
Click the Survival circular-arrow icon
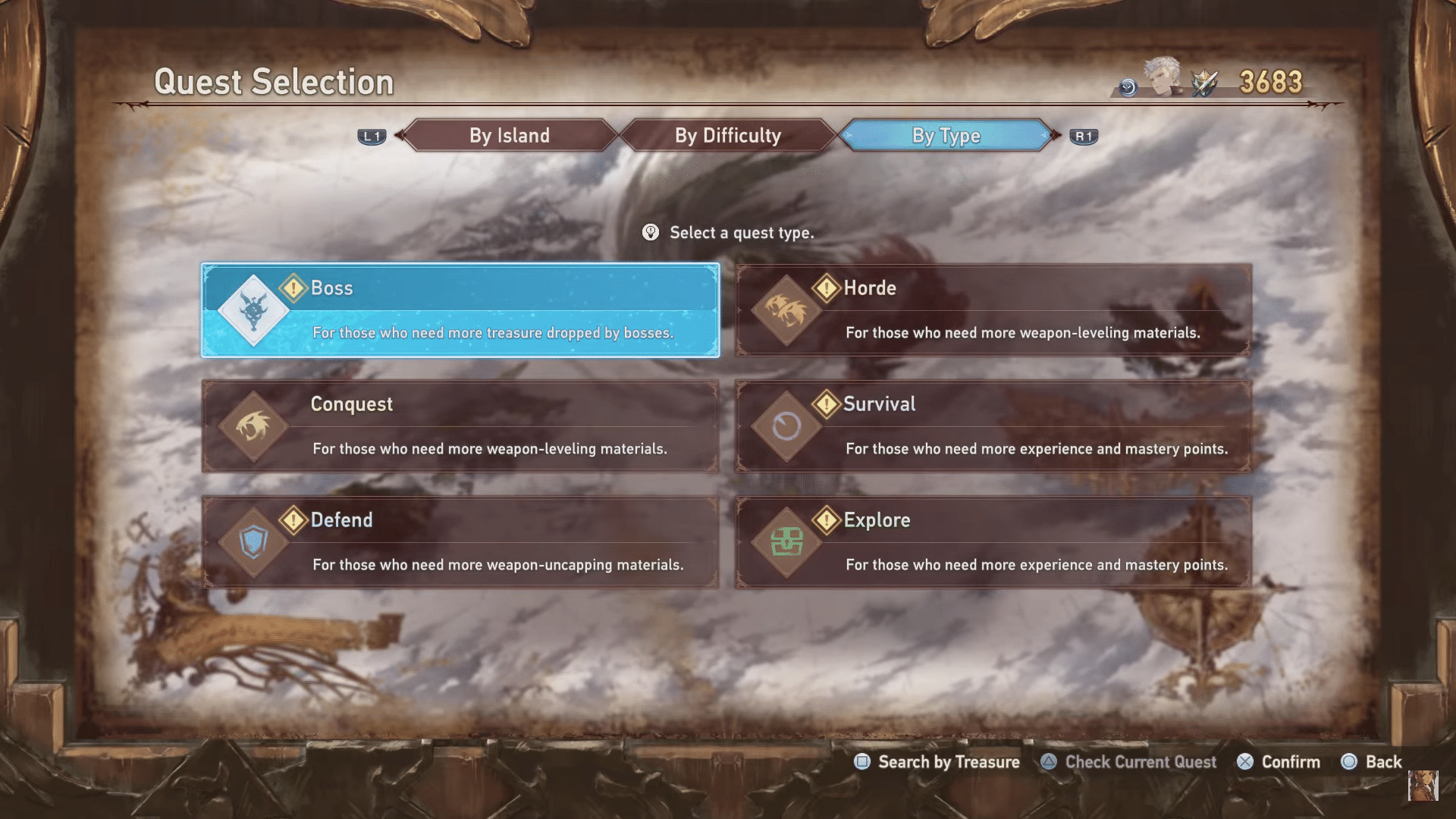pos(786,426)
